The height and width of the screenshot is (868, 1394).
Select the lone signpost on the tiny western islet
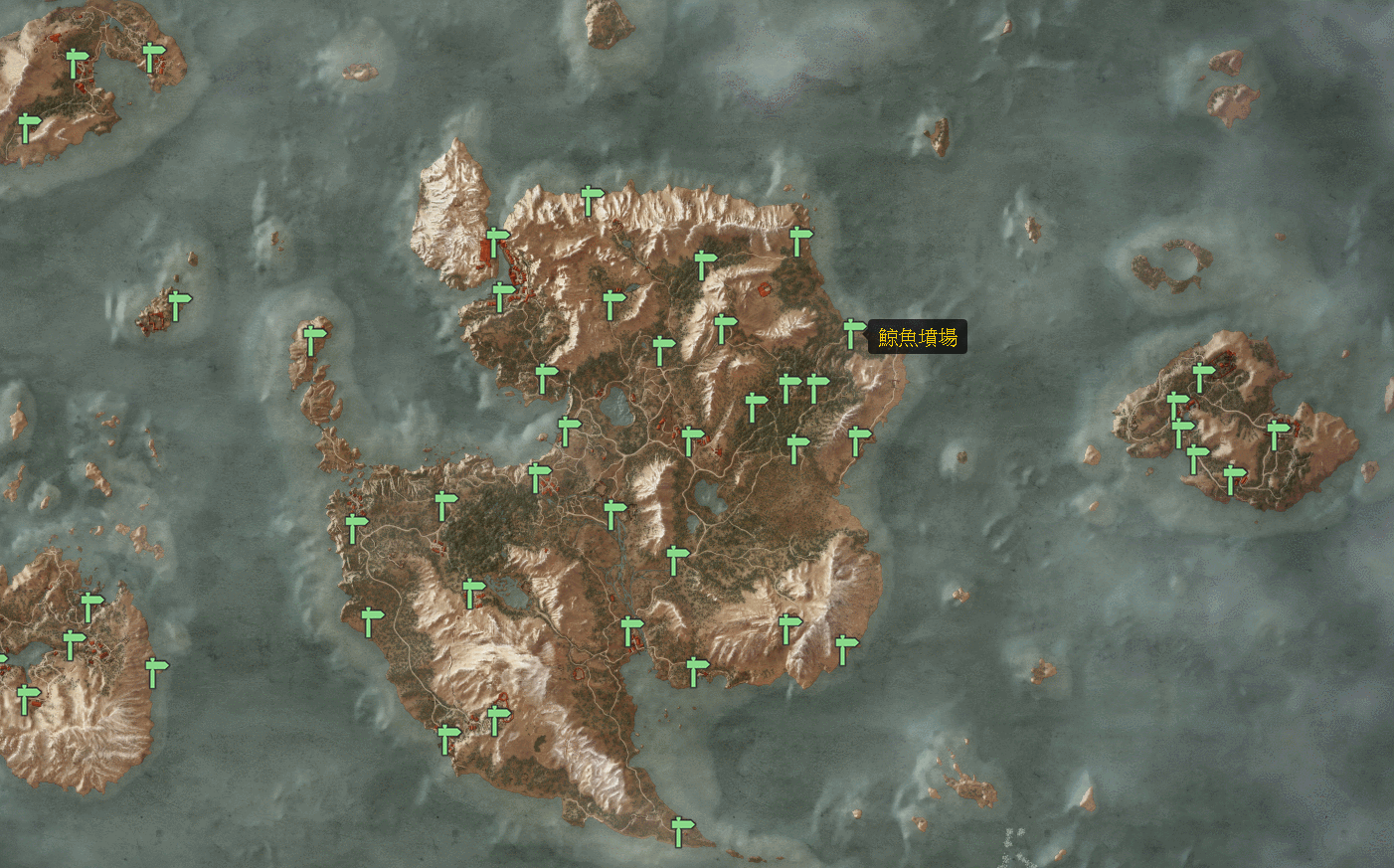(x=177, y=304)
